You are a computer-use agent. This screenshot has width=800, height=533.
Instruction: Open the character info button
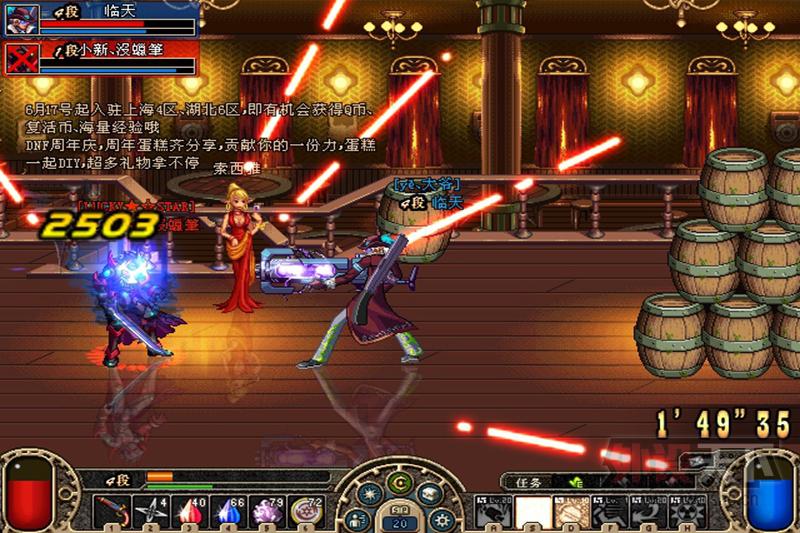[357, 520]
